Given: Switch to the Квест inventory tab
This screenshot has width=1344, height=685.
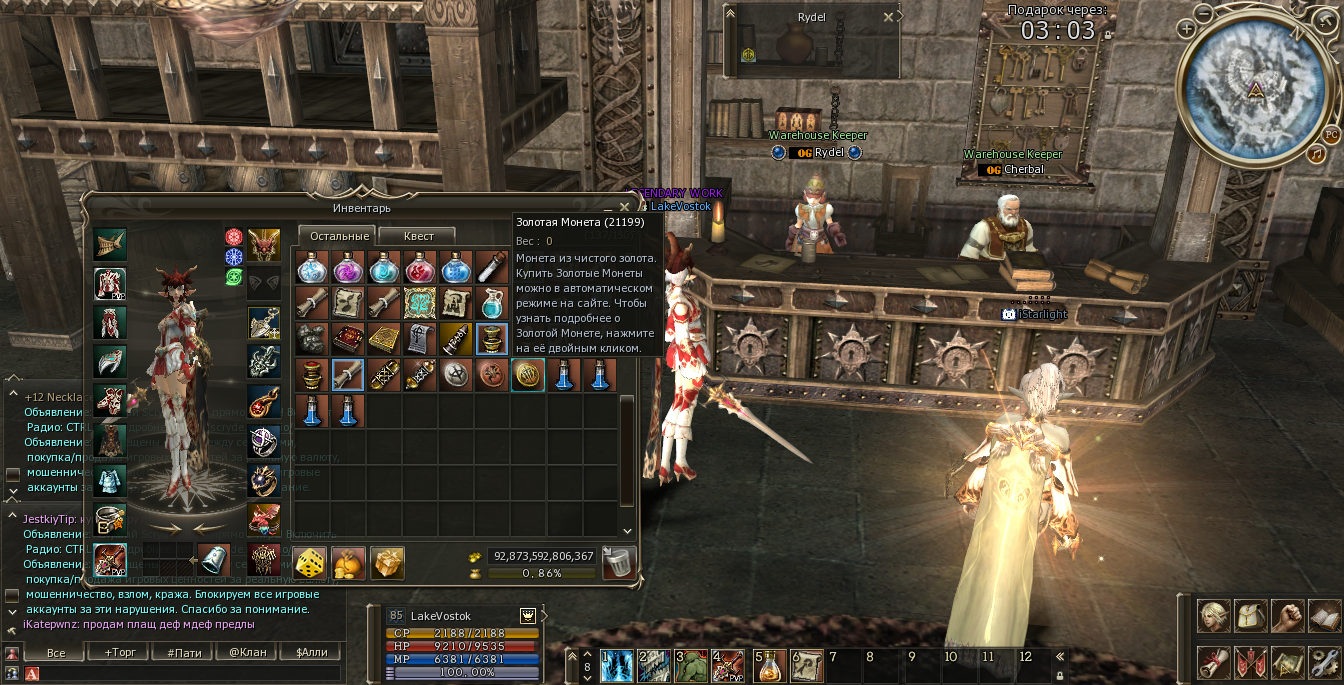Looking at the screenshot, I should pyautogui.click(x=418, y=236).
